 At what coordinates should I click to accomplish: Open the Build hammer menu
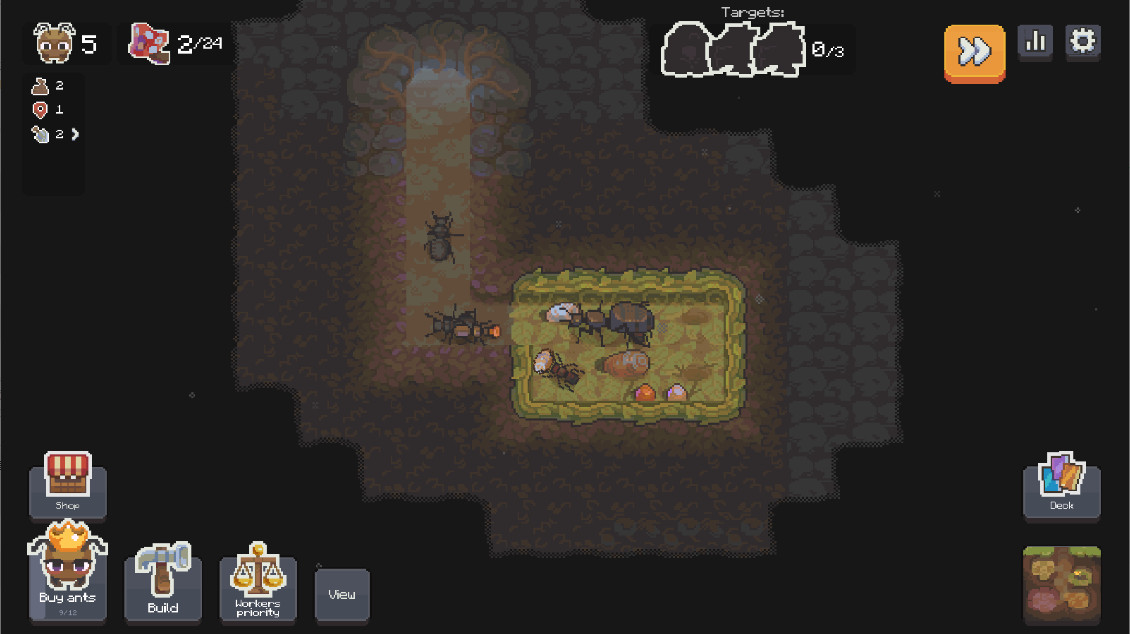[x=163, y=584]
